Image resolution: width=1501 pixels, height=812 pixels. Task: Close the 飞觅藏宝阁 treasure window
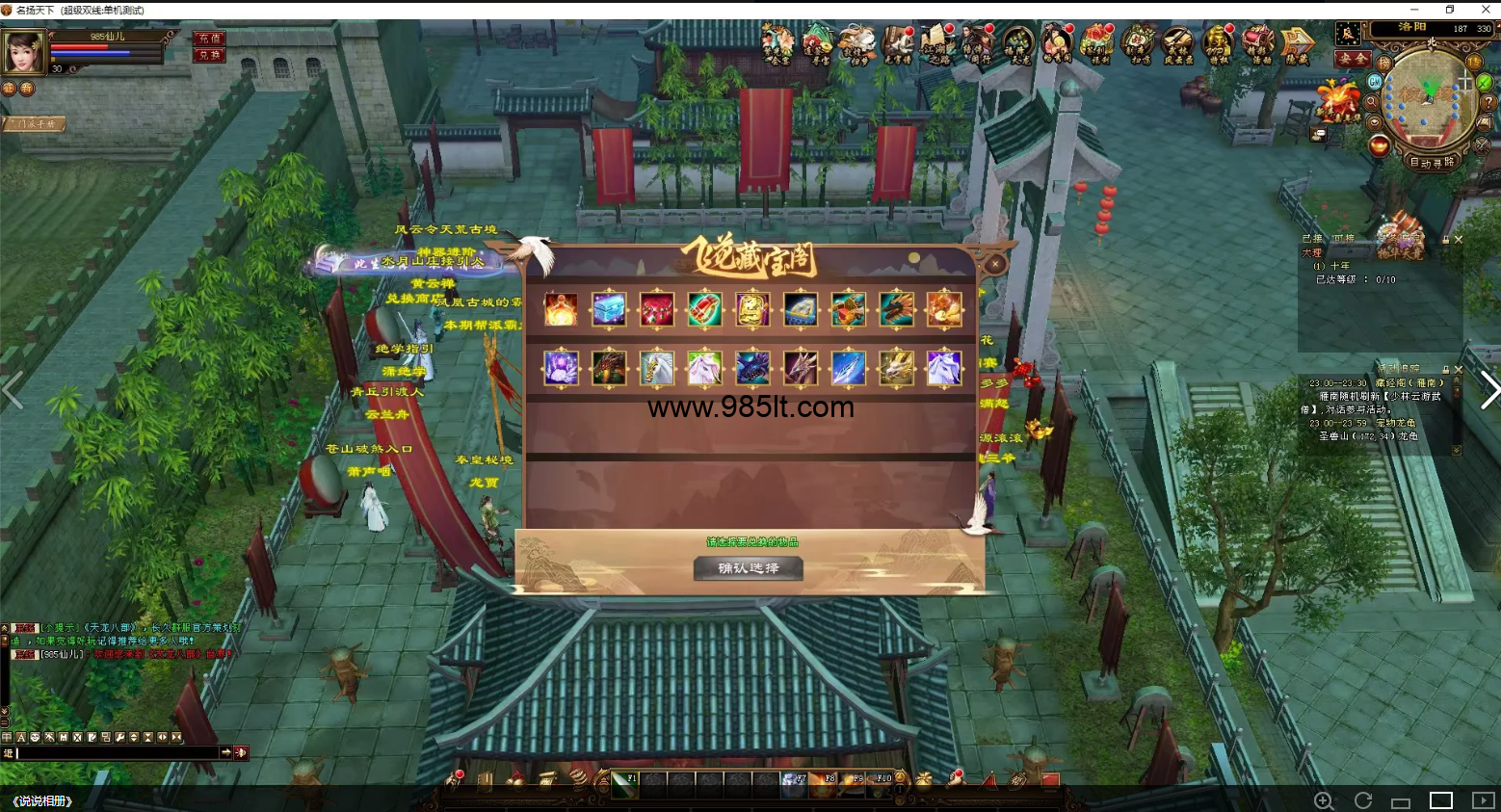point(995,262)
